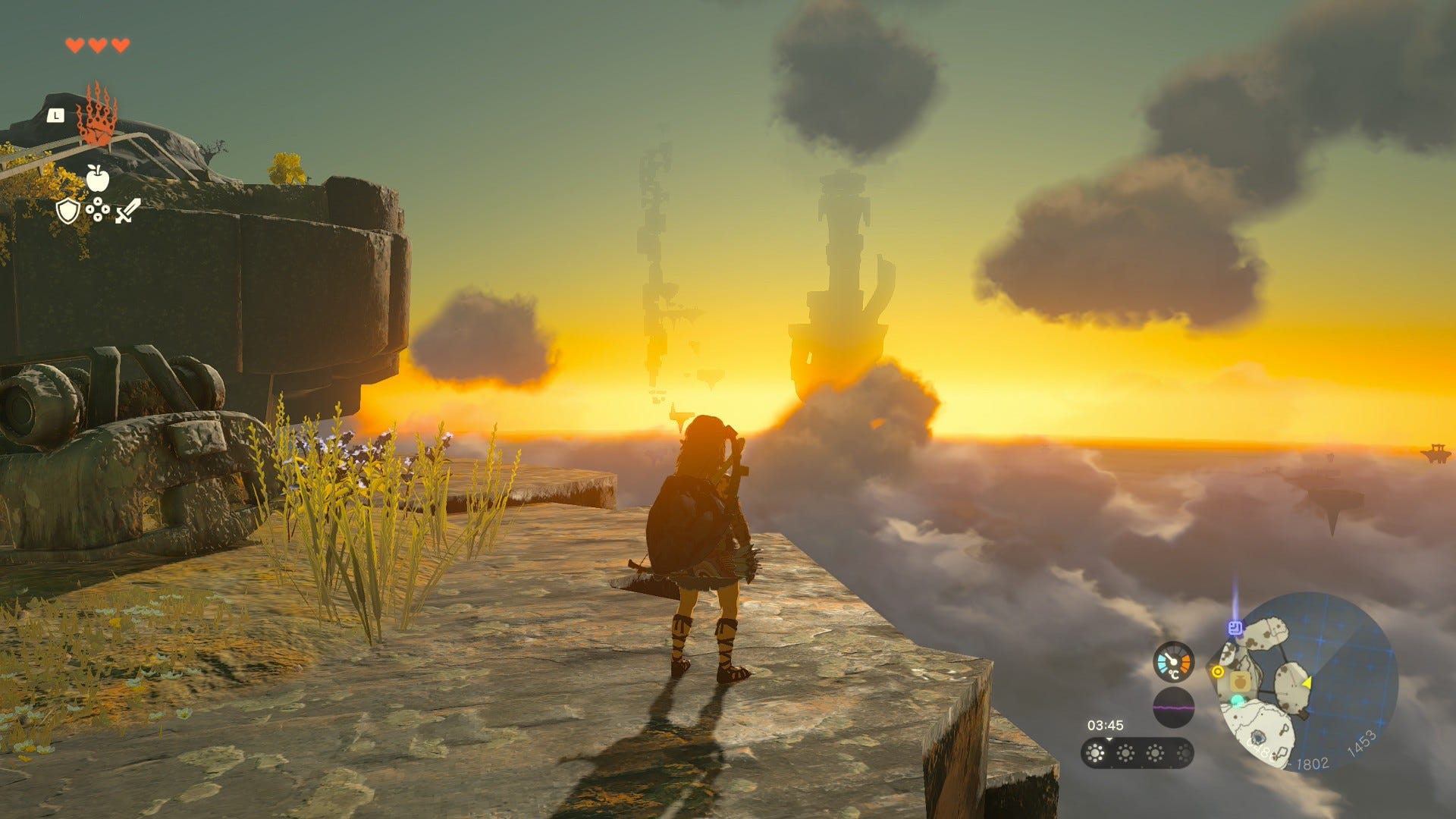Click the yellow player arrow on minimap
1456x819 pixels.
[x=1307, y=683]
